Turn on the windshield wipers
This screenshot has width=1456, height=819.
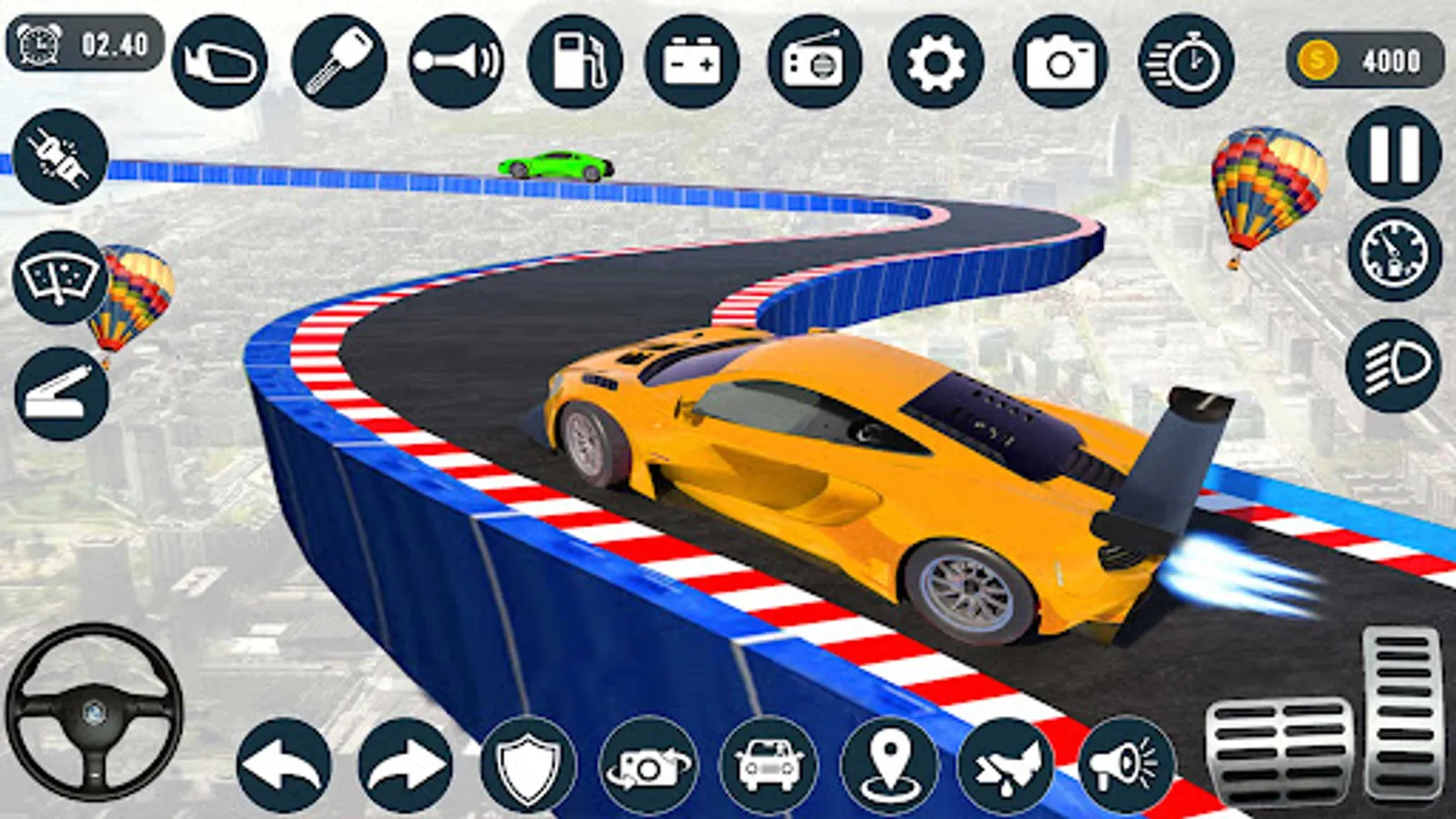pyautogui.click(x=61, y=278)
